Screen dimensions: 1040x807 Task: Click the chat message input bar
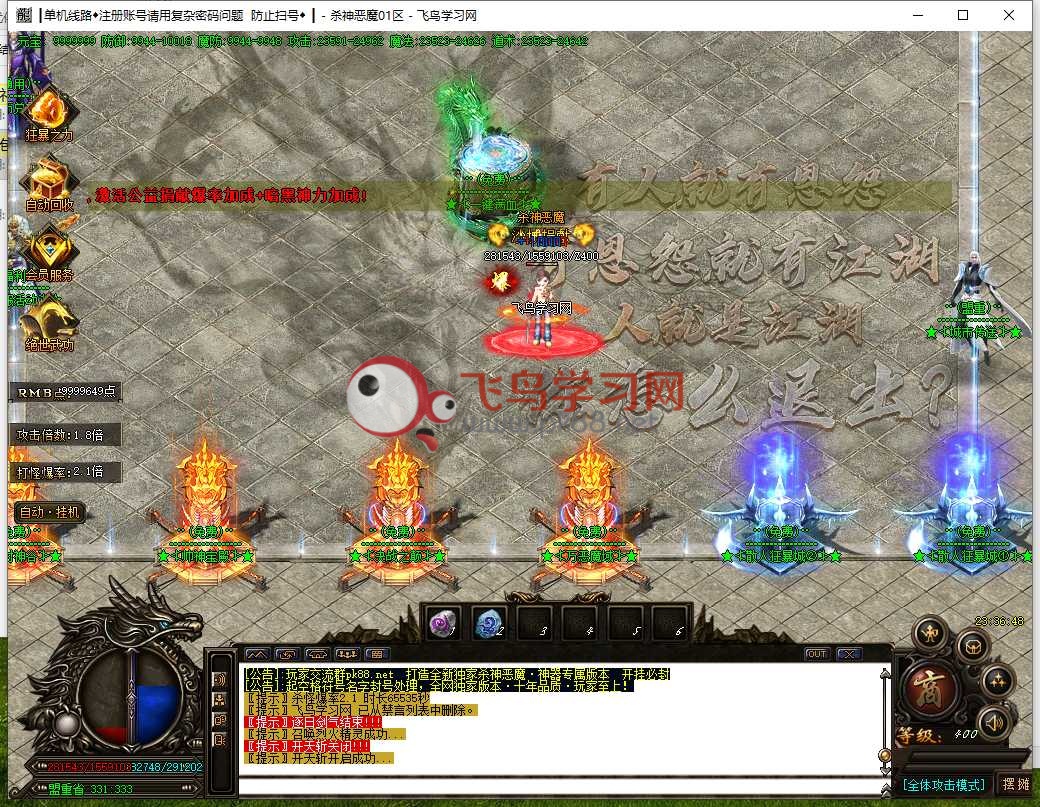pos(560,786)
